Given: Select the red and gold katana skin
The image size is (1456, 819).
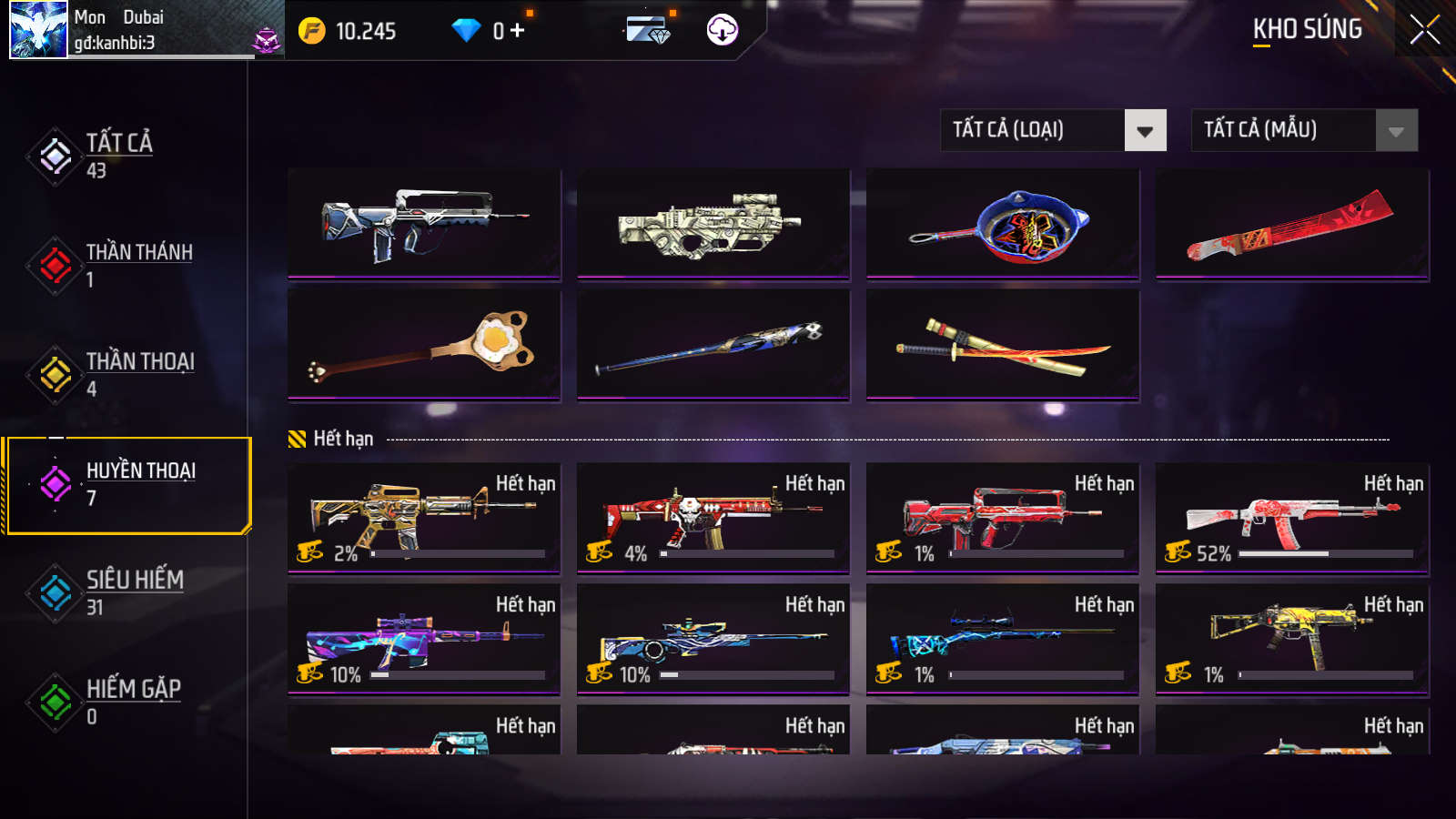Looking at the screenshot, I should pyautogui.click(x=1003, y=346).
